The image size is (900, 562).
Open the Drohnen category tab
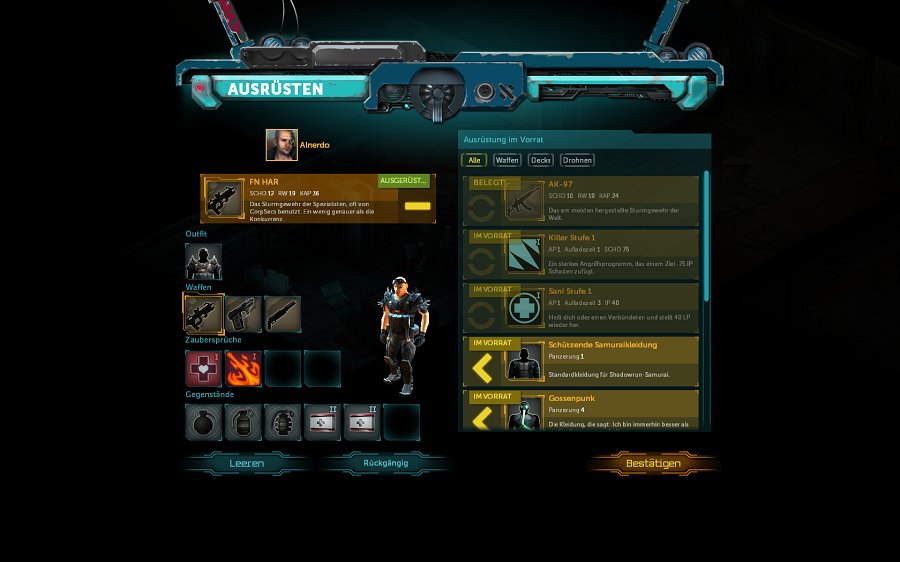click(577, 160)
